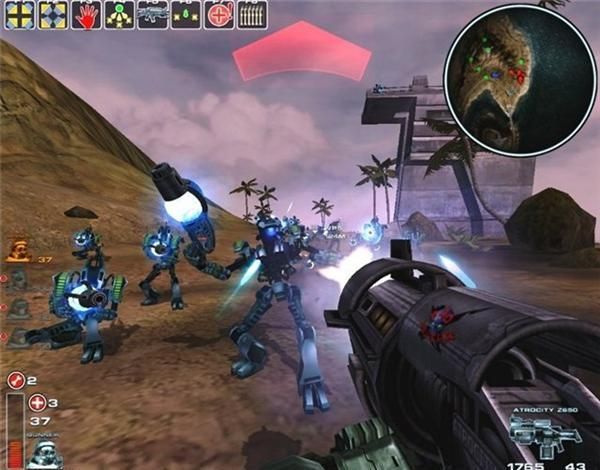Pick the rifle weapon command icon
The height and width of the screenshot is (470, 600).
tap(153, 15)
